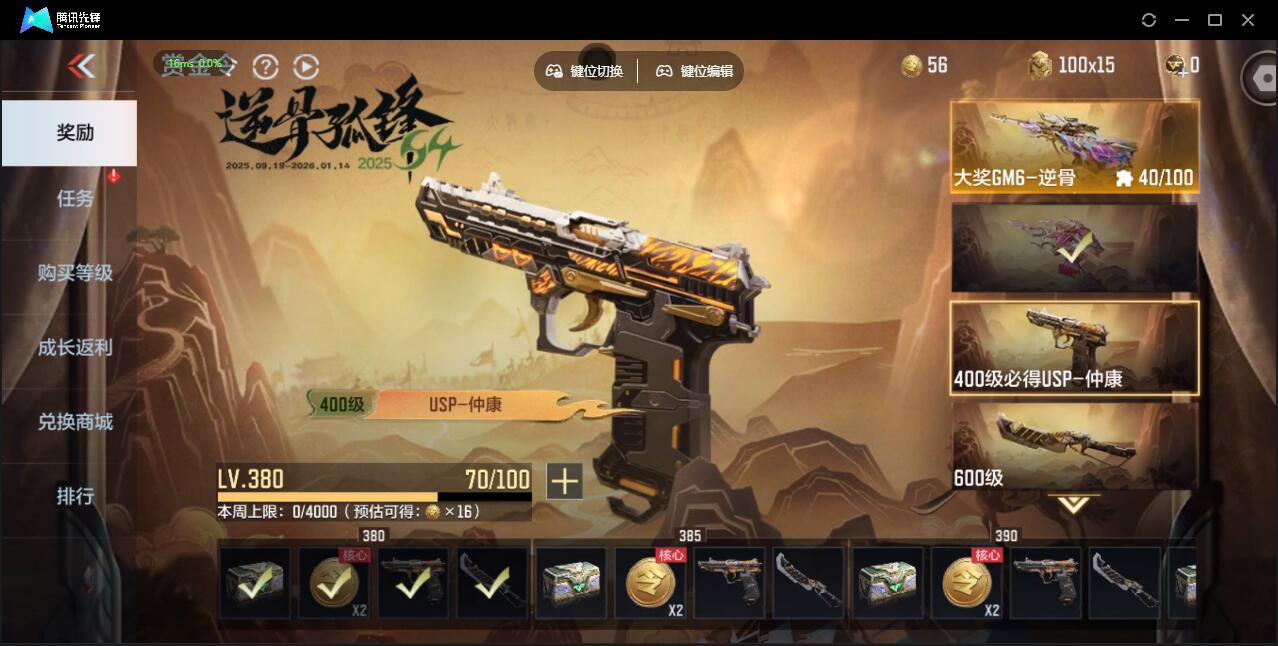Expand the reward list with down arrow
Viewport: 1278px width, 646px height.
coord(1074,505)
